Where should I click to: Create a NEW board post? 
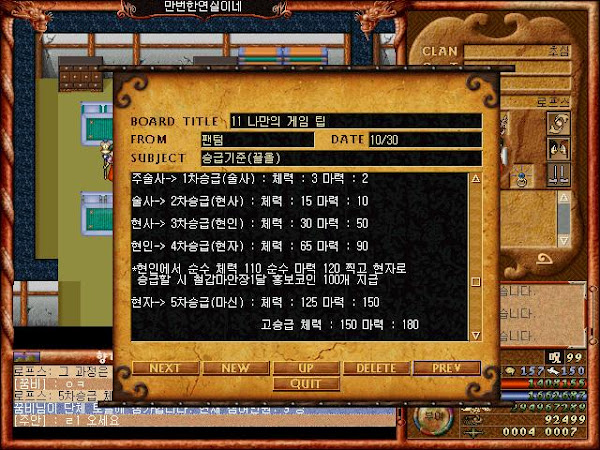tap(235, 368)
